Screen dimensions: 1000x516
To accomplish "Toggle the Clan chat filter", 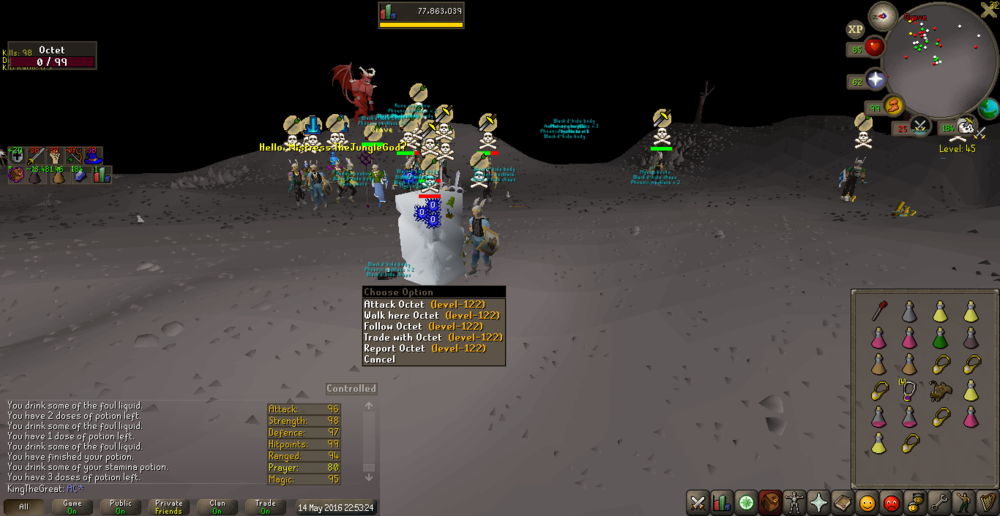I will (217, 507).
